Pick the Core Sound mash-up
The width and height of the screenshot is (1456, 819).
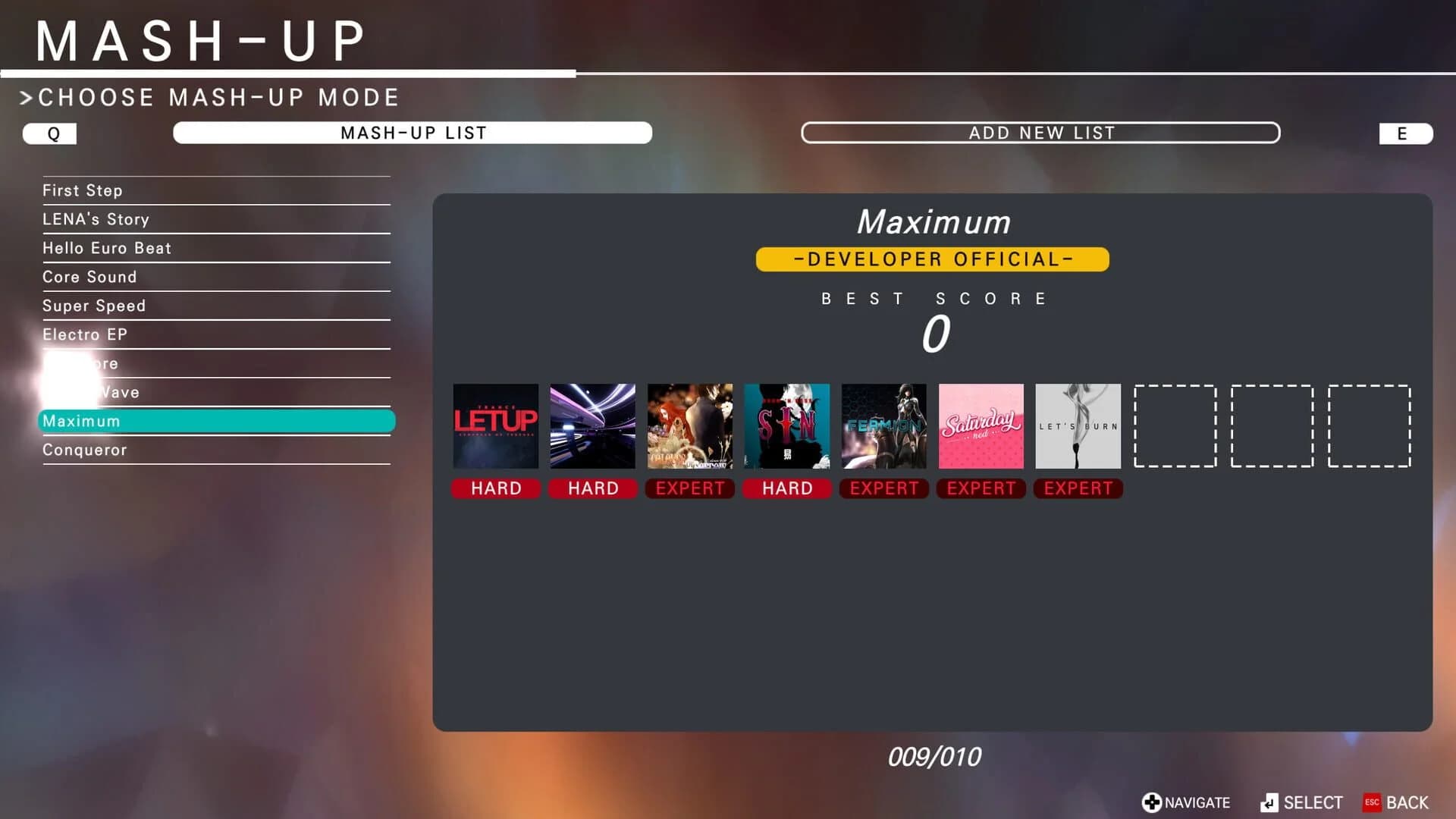(x=216, y=277)
